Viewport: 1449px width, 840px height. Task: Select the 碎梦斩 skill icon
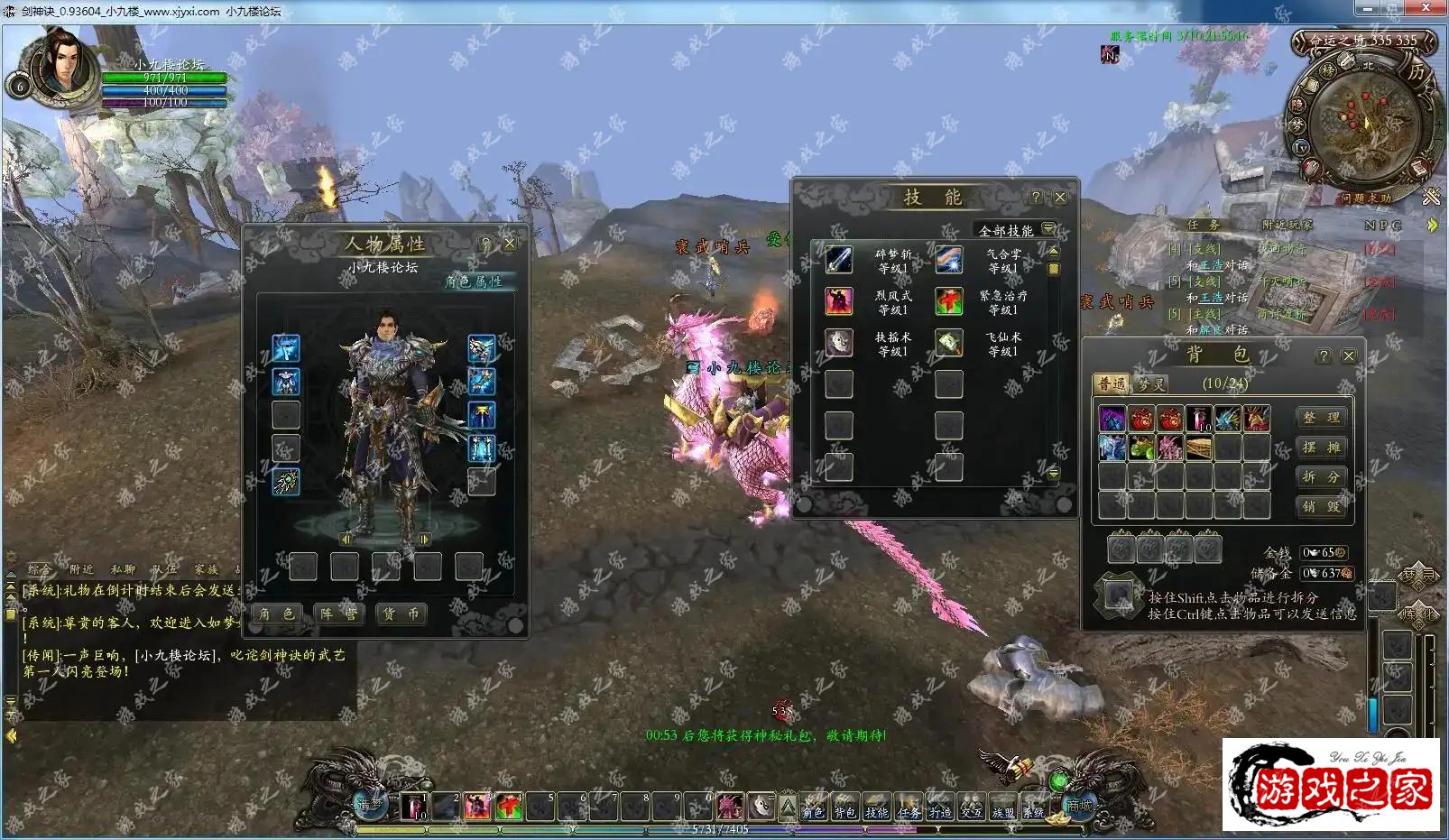coord(839,260)
